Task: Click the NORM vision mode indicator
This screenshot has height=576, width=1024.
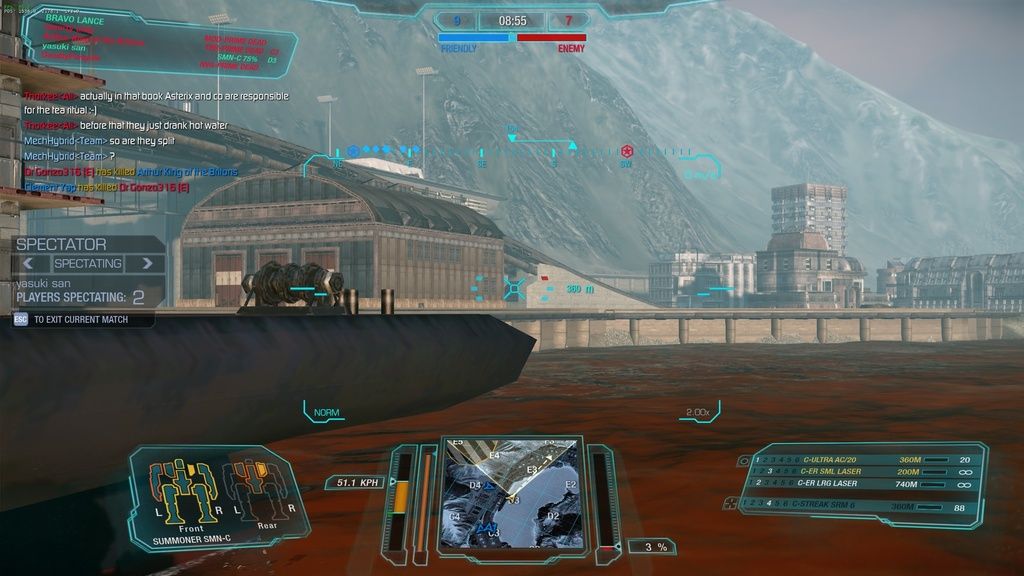Action: [326, 412]
